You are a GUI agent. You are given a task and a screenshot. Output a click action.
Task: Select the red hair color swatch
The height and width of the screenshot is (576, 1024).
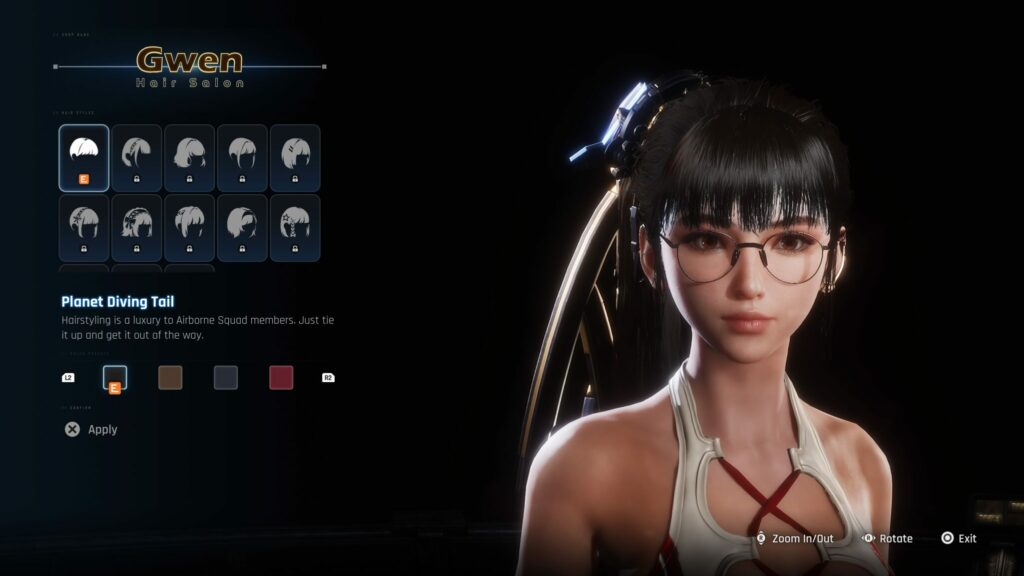280,377
